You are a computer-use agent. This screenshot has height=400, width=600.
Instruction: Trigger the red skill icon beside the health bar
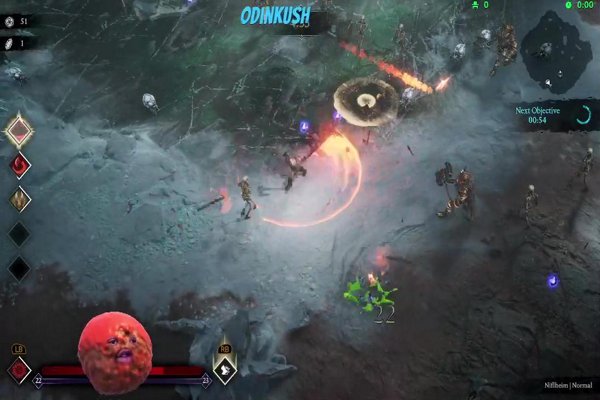coord(19,370)
